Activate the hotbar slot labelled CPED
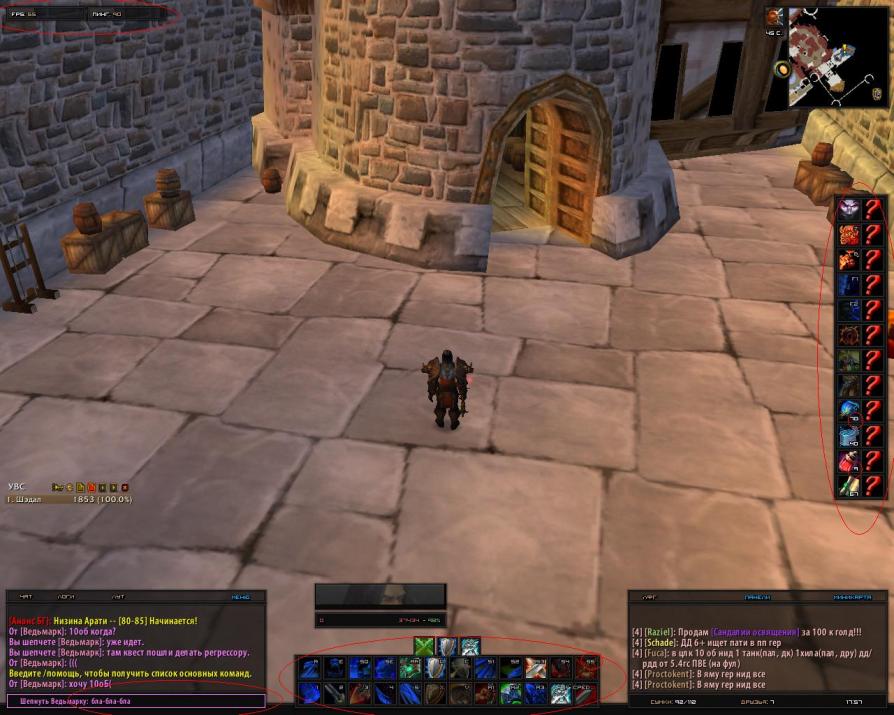 (582, 692)
